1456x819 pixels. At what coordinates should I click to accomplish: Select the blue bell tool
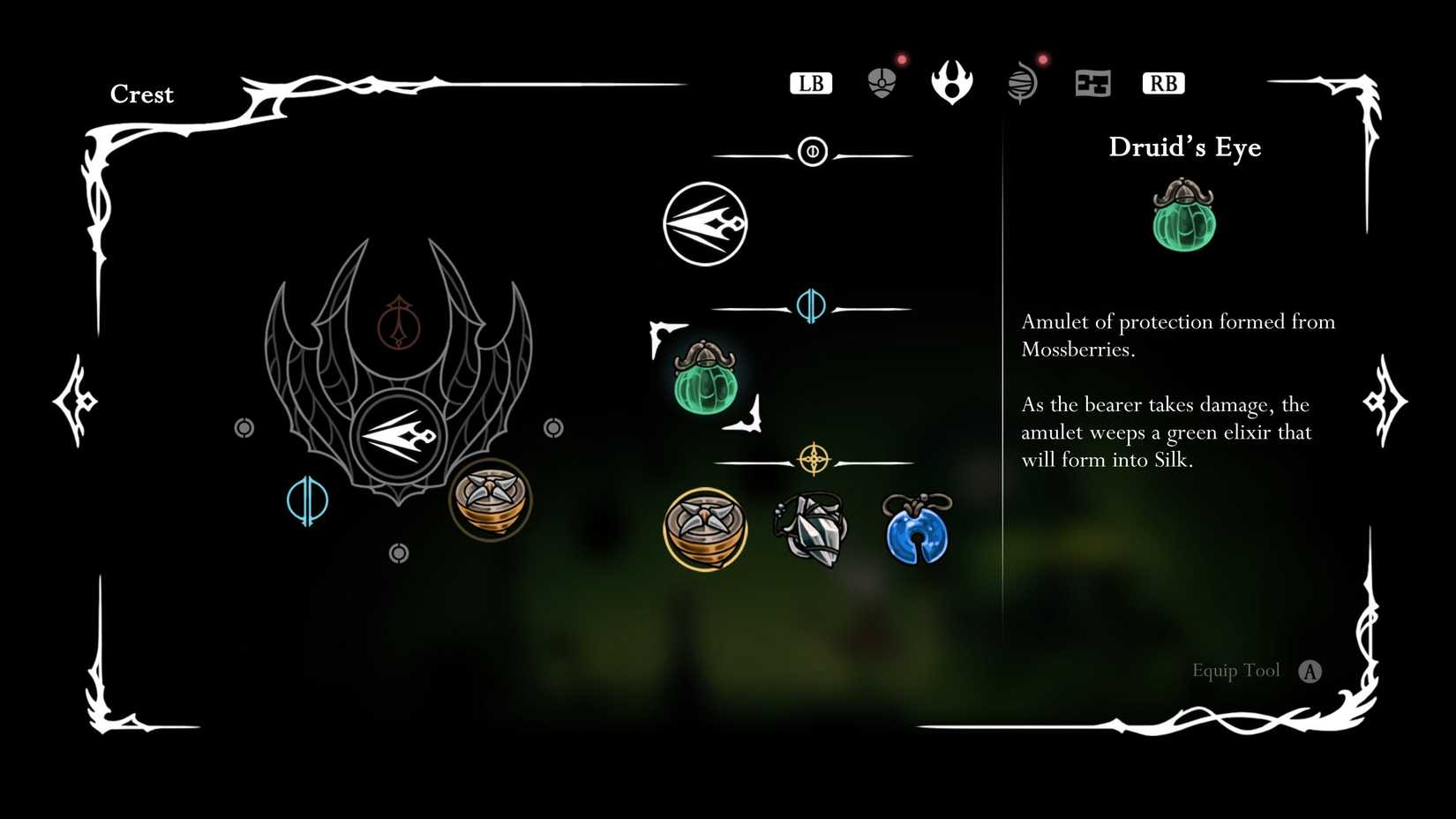(x=914, y=531)
